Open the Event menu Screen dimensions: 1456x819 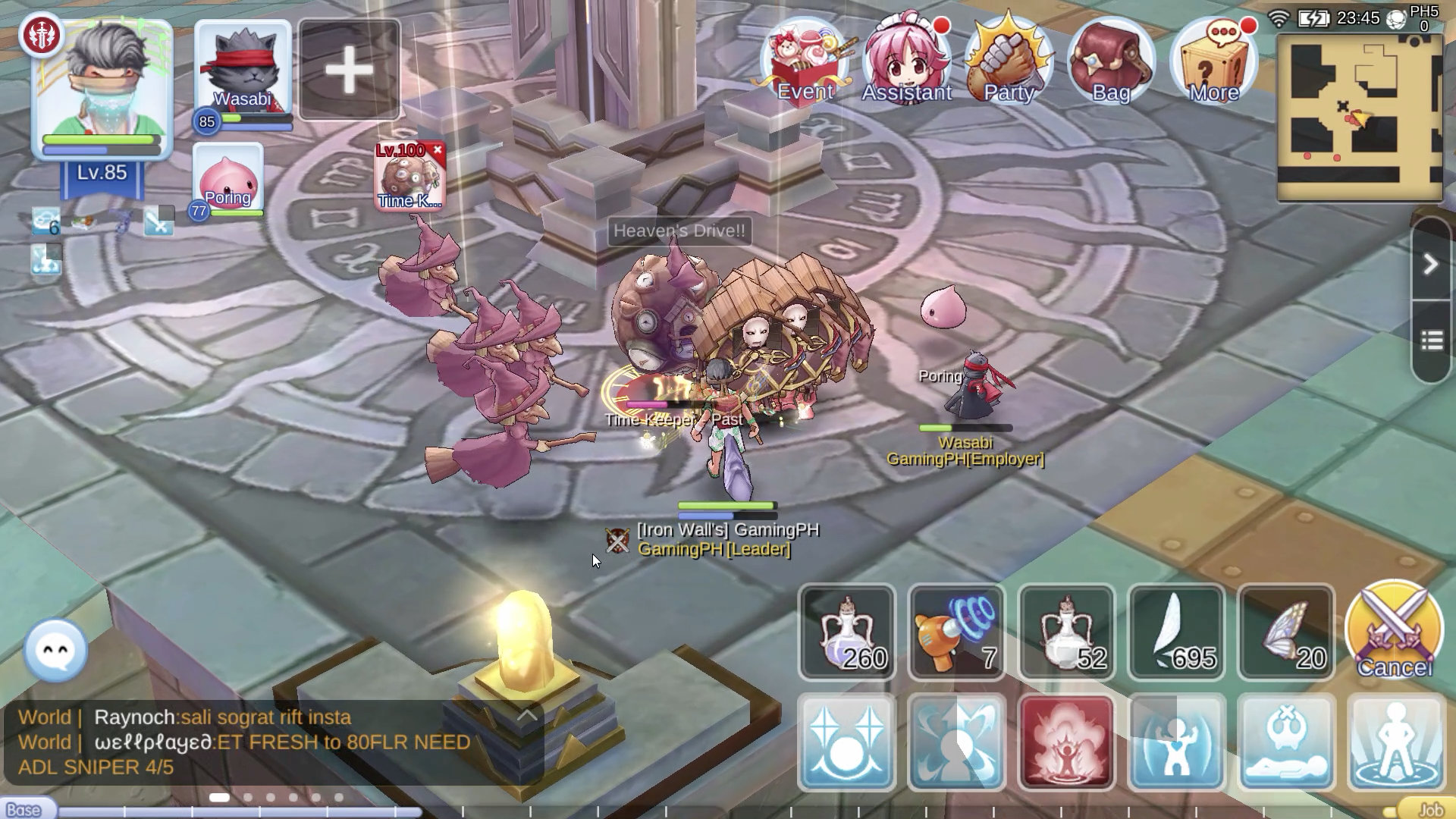coord(805,62)
